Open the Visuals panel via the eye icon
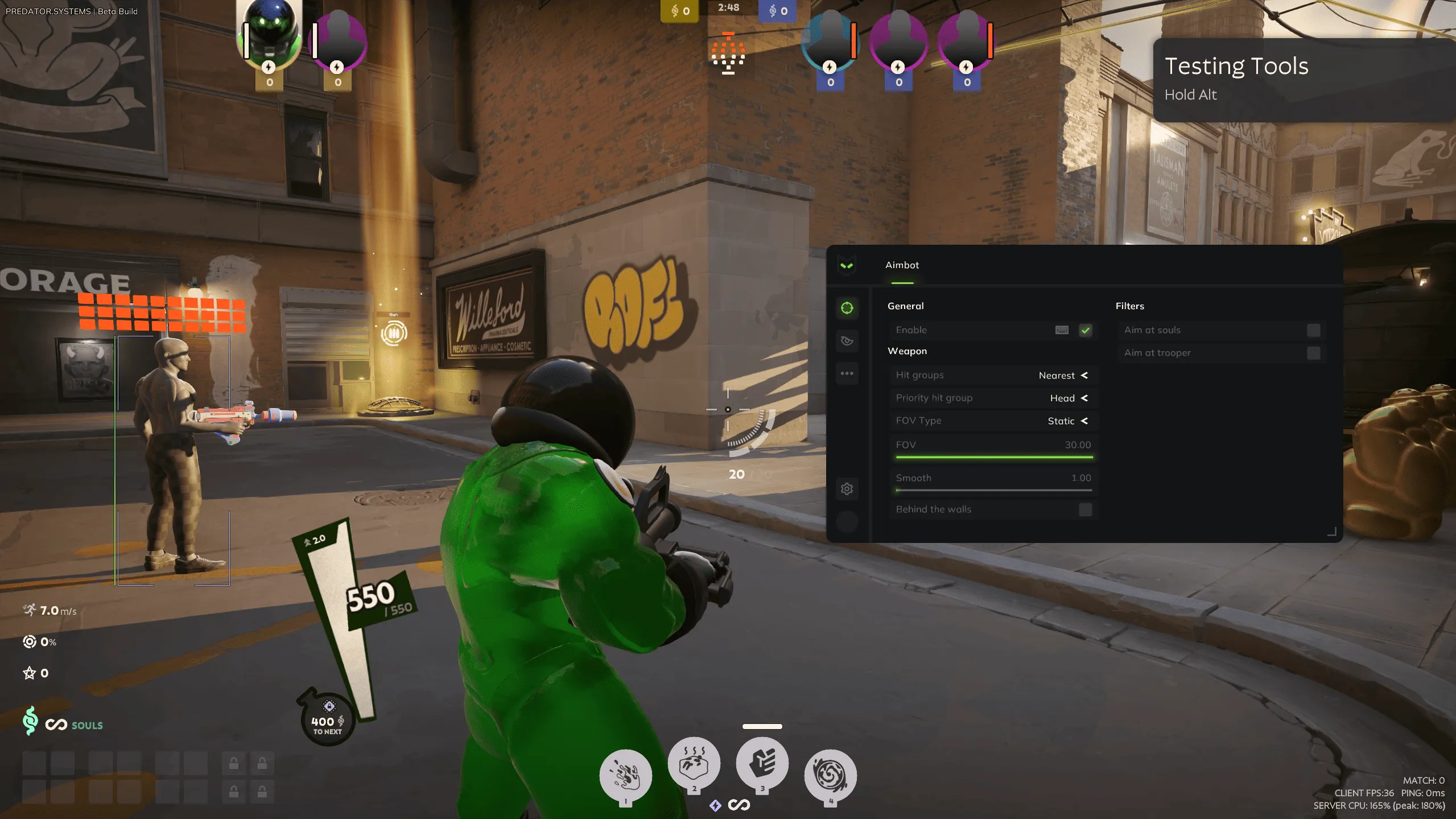Image resolution: width=1456 pixels, height=819 pixels. coord(847,341)
